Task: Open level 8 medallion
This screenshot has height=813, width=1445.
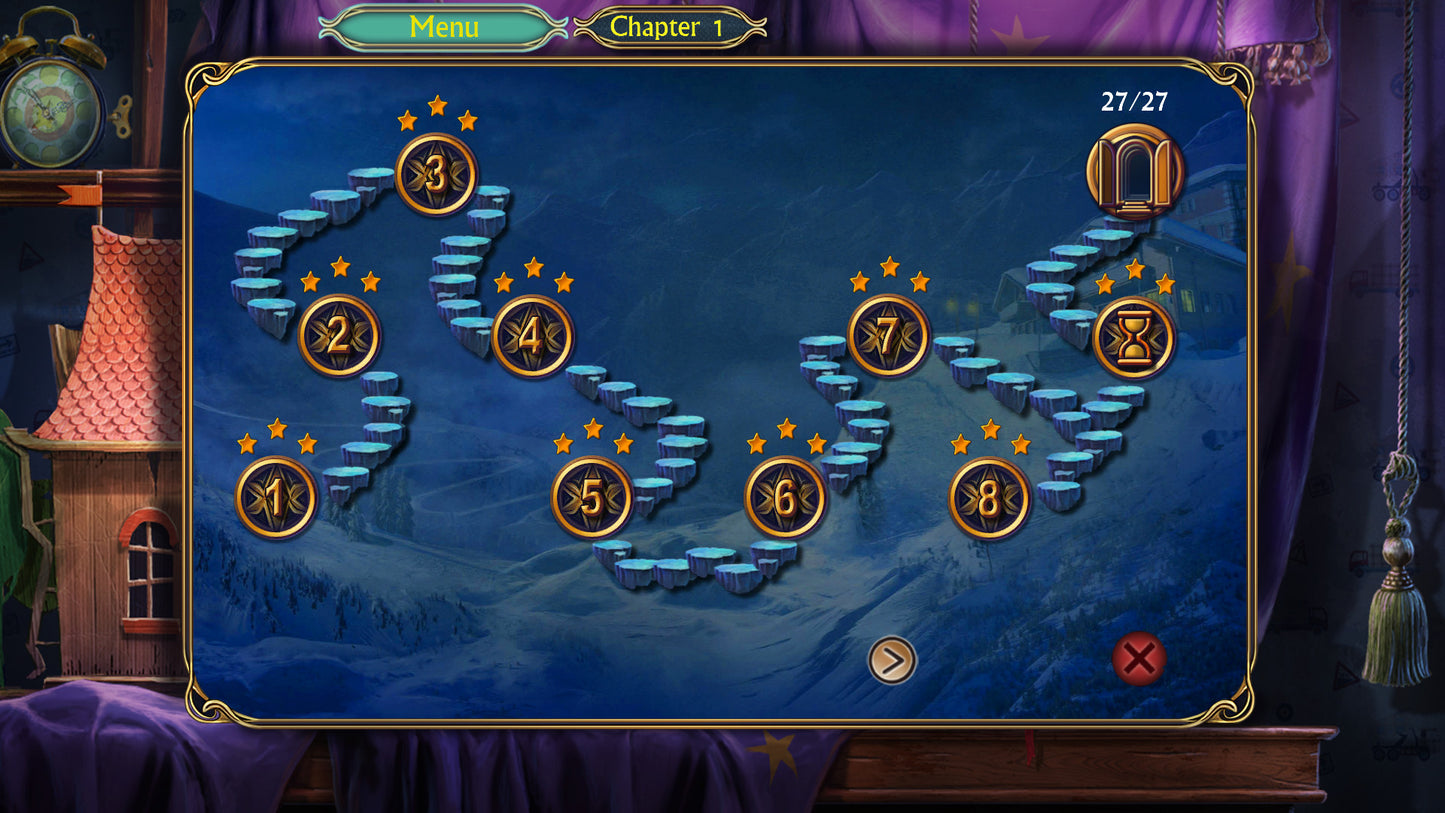Action: [x=988, y=498]
